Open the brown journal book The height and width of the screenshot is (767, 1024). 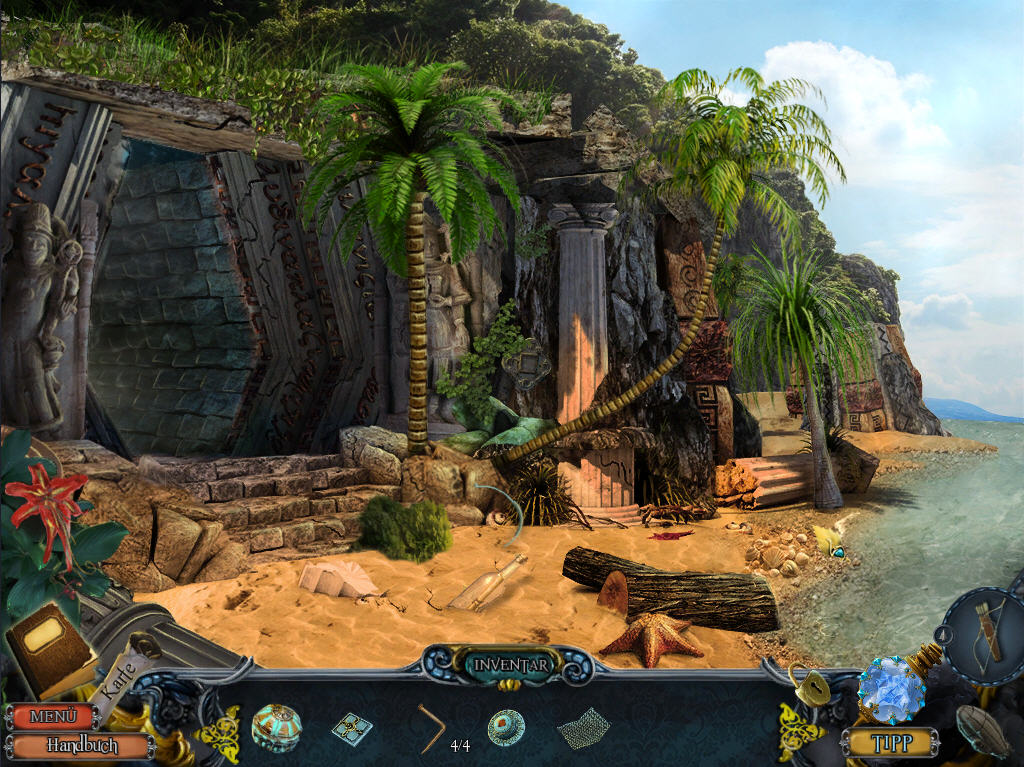click(x=50, y=646)
